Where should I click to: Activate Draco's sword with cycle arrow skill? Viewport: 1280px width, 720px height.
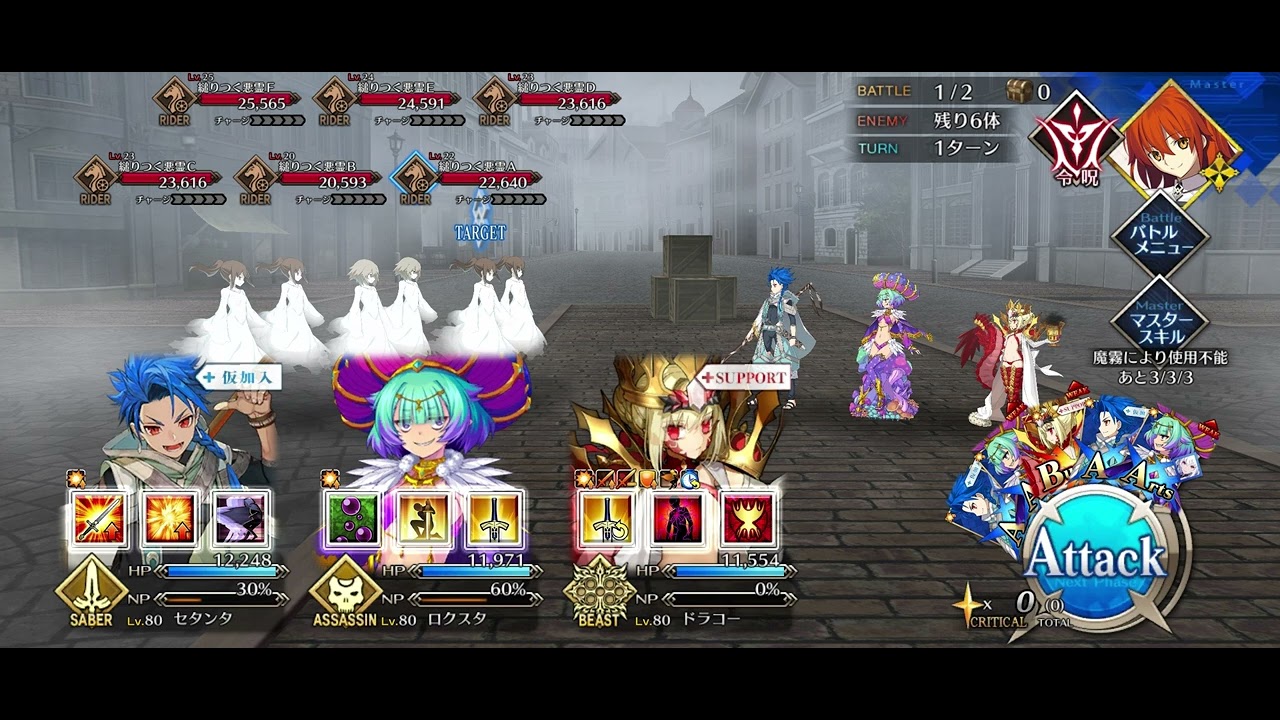(607, 519)
